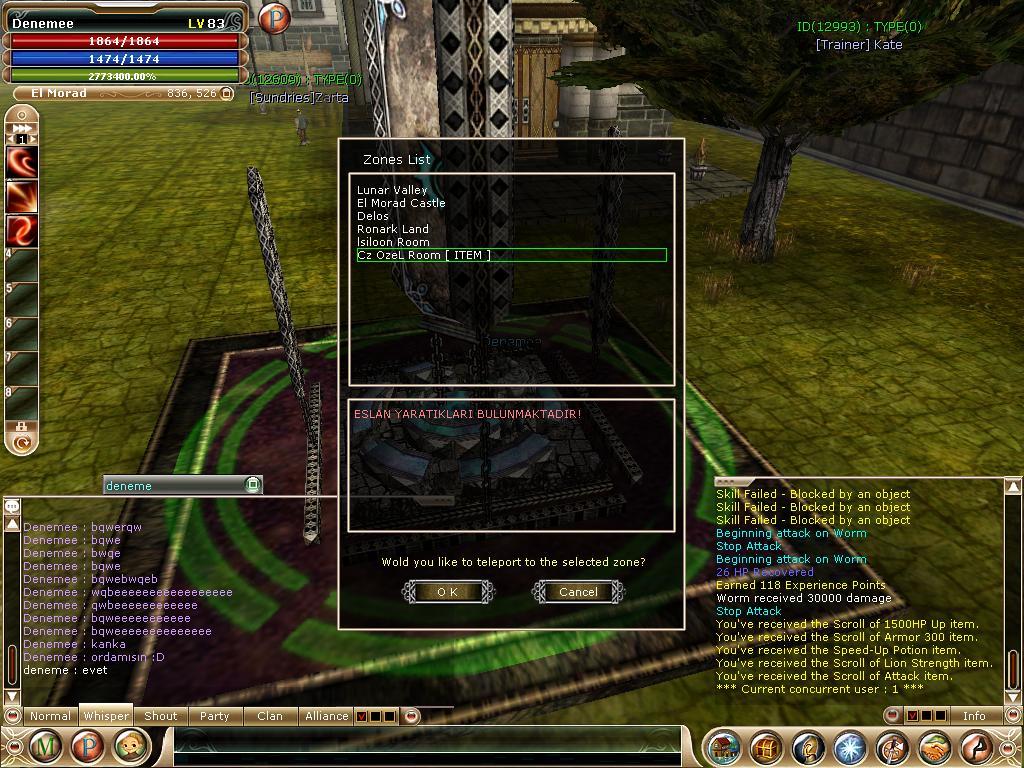Viewport: 1024px width, 768px height.
Task: Choose El Morad Castle zone
Action: 401,203
